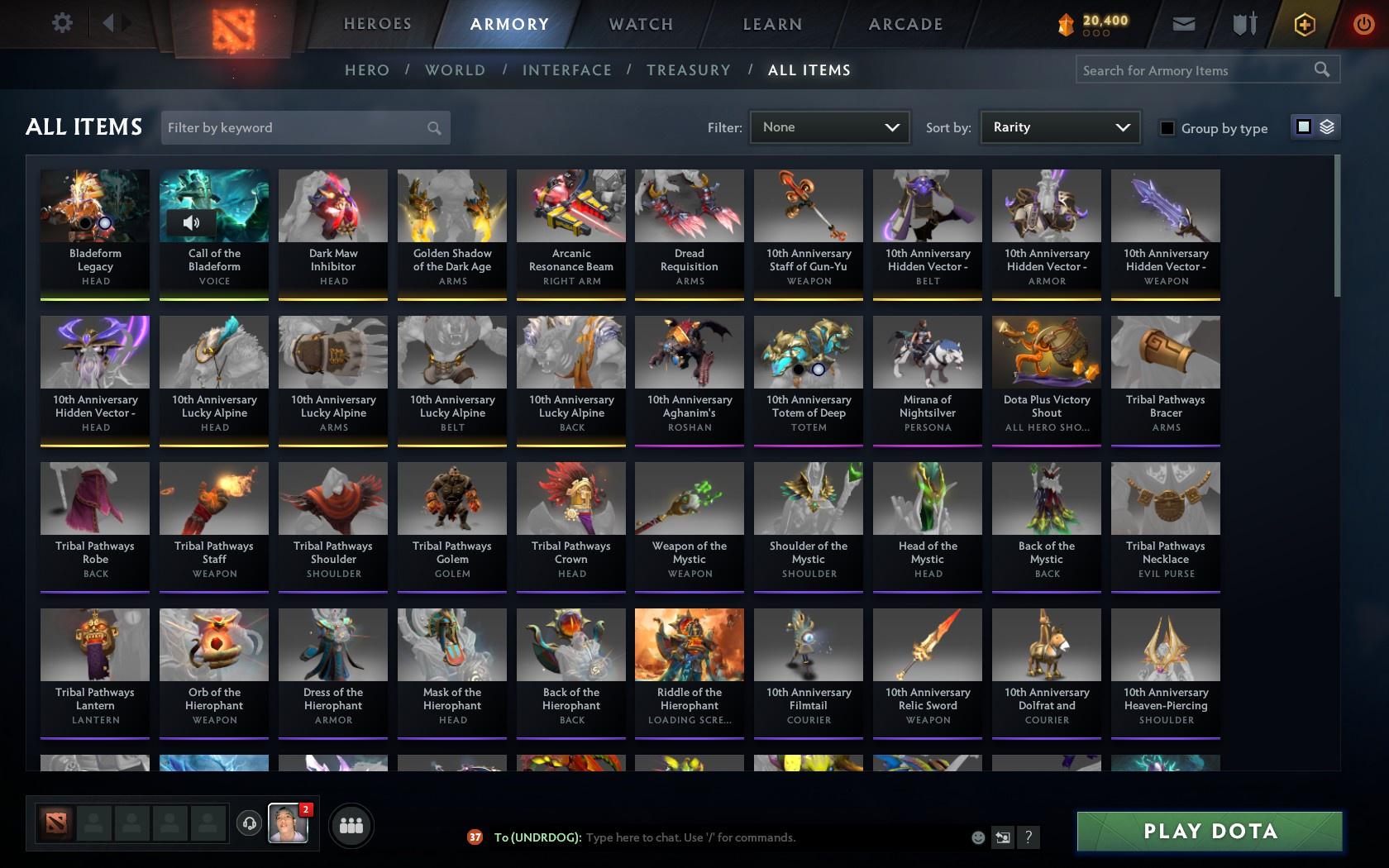Open the Filter dropdown set to None
1389x868 pixels.
point(829,127)
